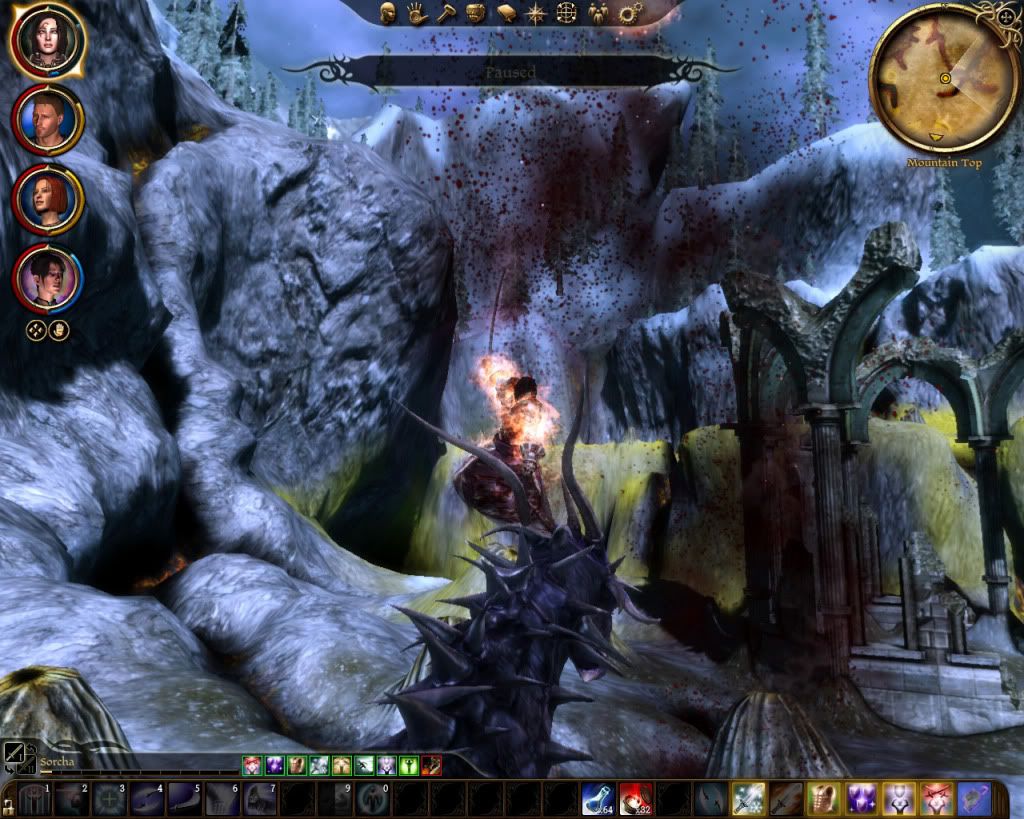Use the red health poultice slot
Image resolution: width=1024 pixels, height=819 pixels.
(x=635, y=800)
